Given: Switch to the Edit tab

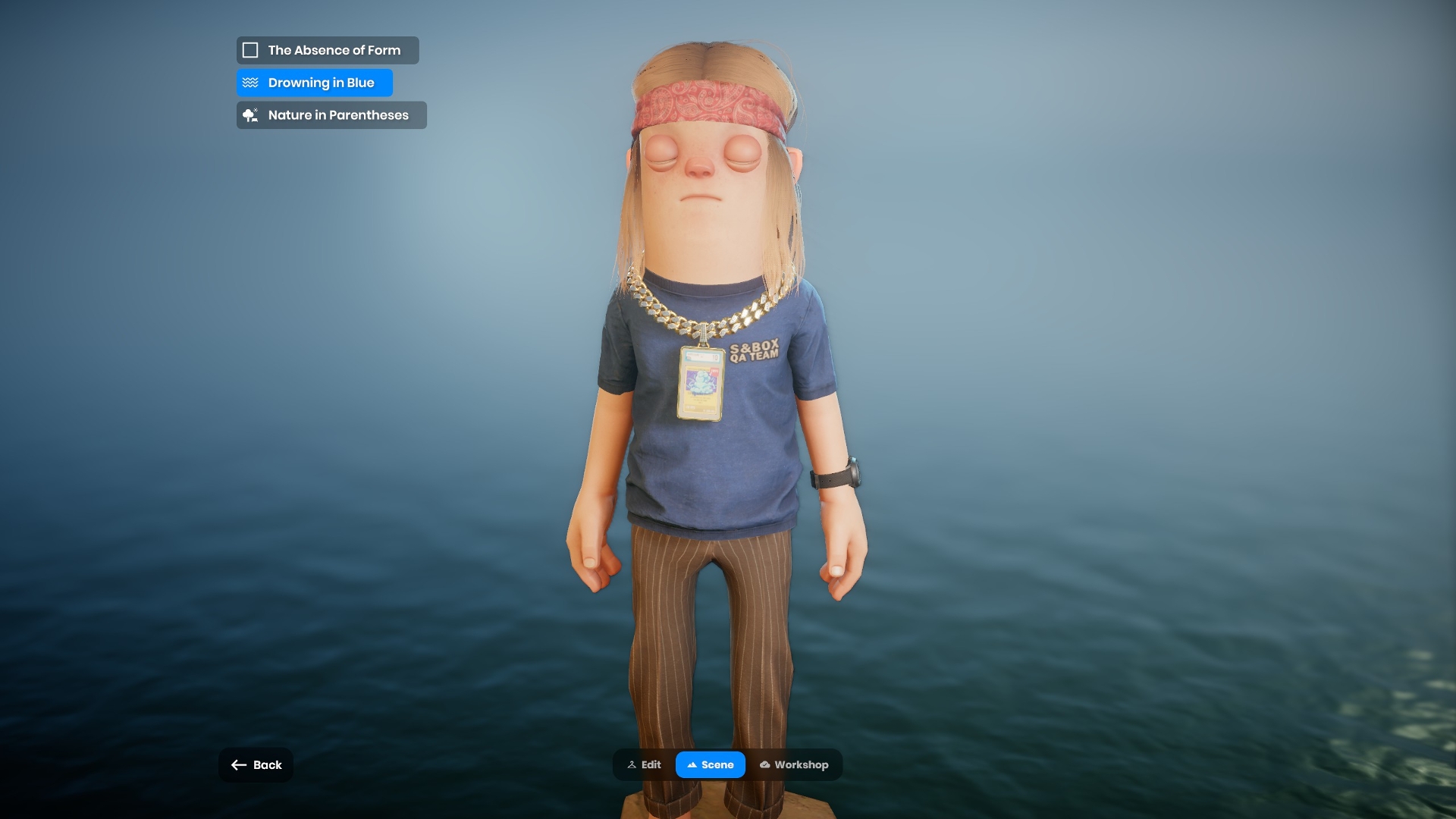Looking at the screenshot, I should point(644,764).
